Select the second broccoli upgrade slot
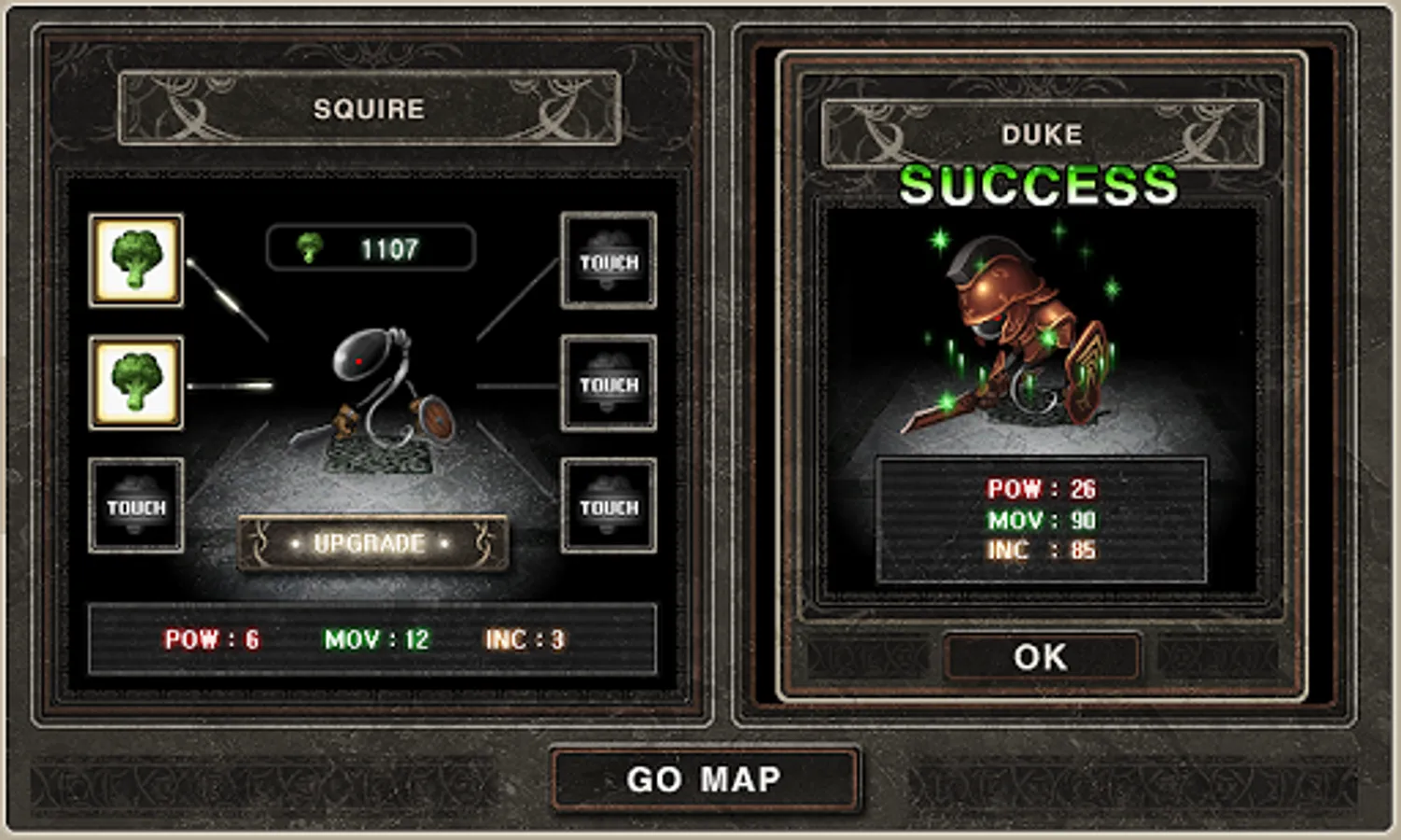The image size is (1401, 840). [135, 384]
